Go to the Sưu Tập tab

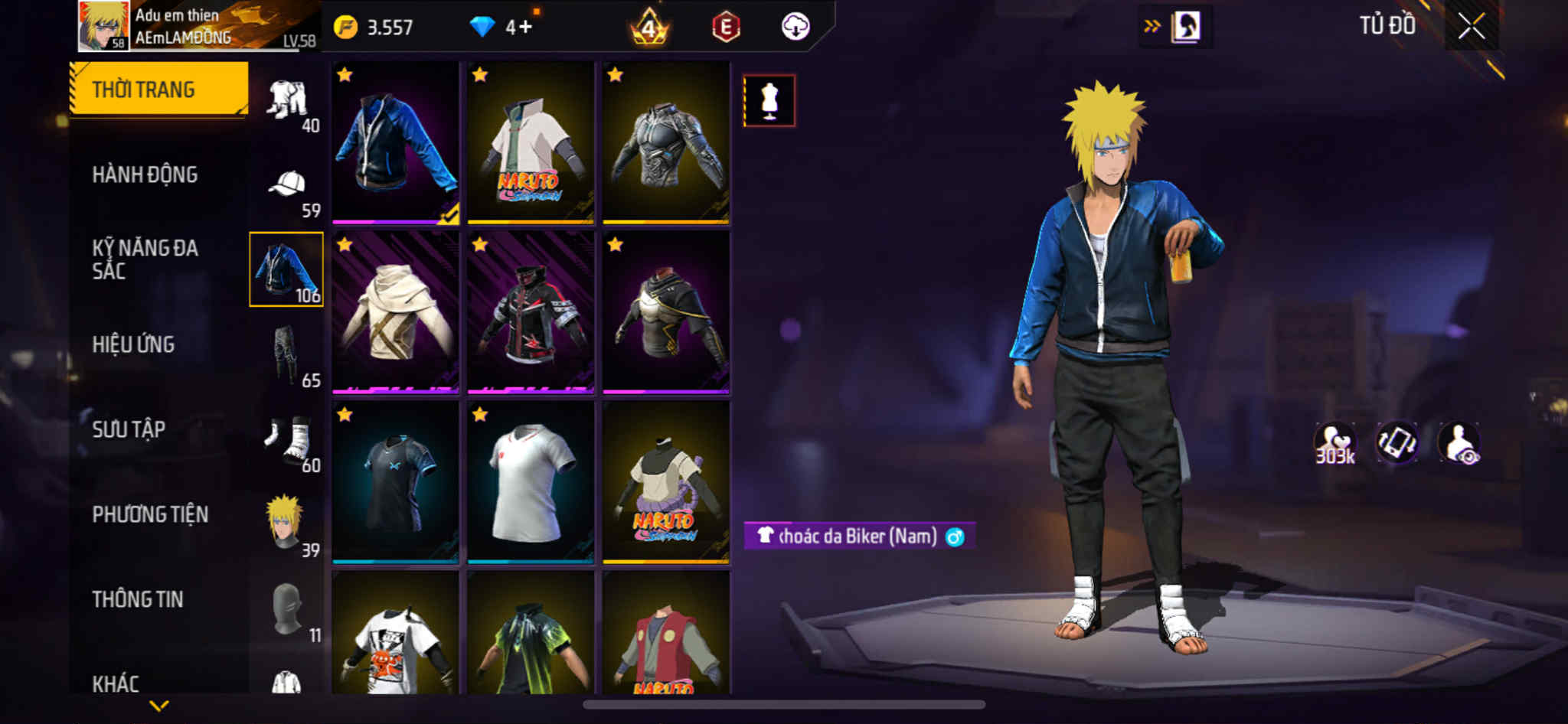(x=129, y=429)
